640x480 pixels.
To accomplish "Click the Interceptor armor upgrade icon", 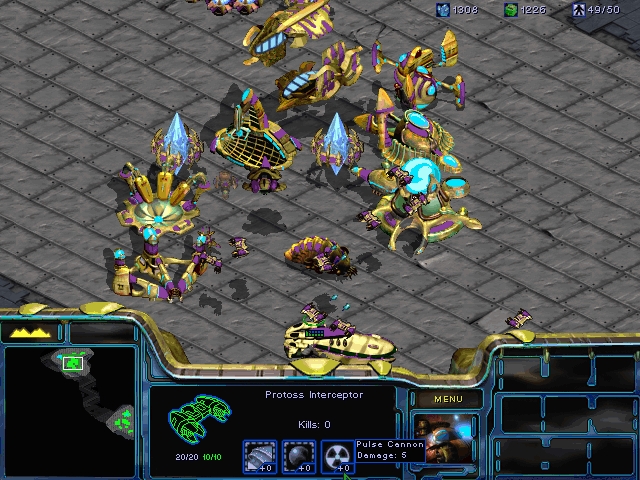I will pos(263,455).
